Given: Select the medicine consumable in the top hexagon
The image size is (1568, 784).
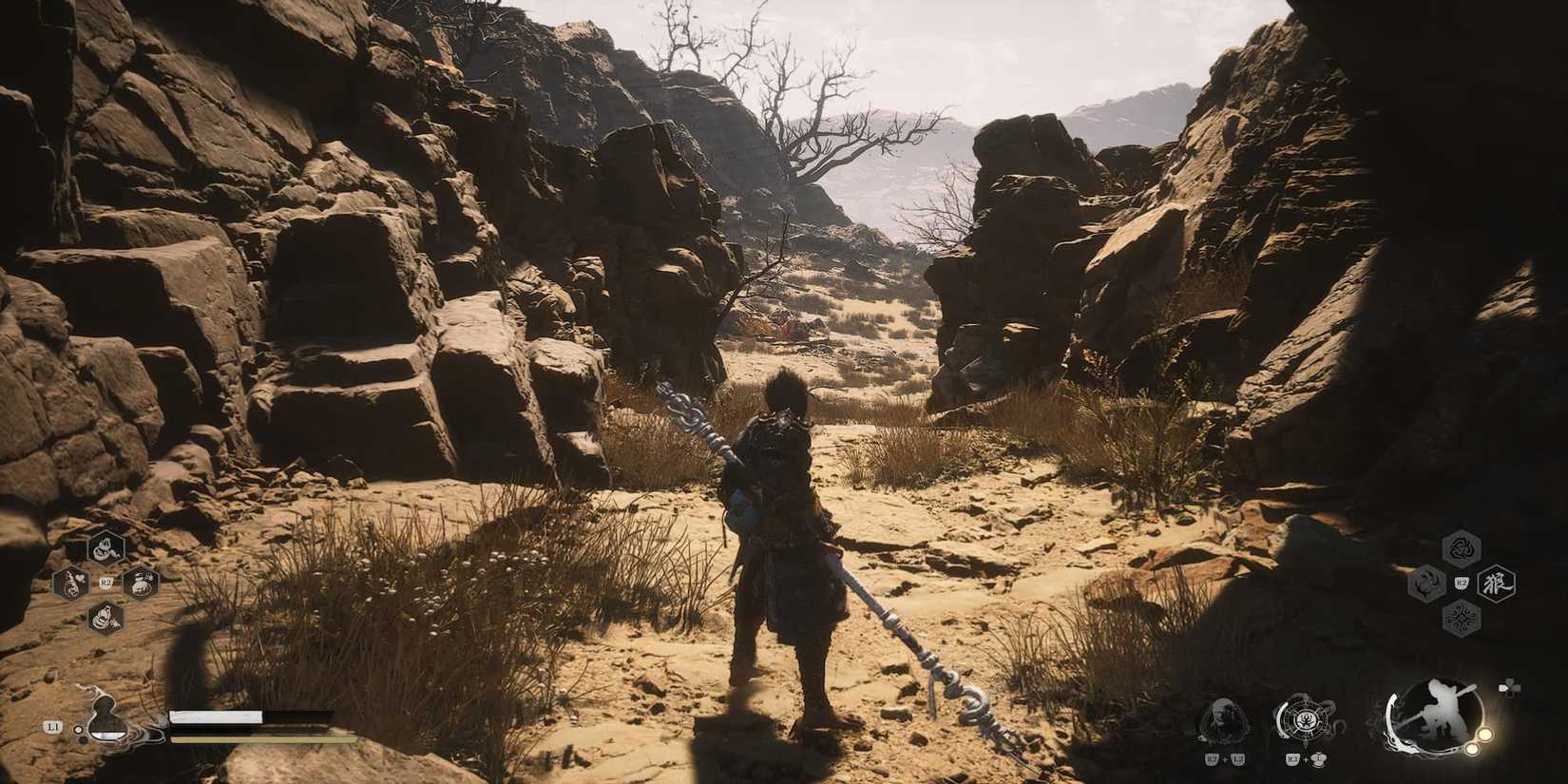Looking at the screenshot, I should click(x=105, y=548).
